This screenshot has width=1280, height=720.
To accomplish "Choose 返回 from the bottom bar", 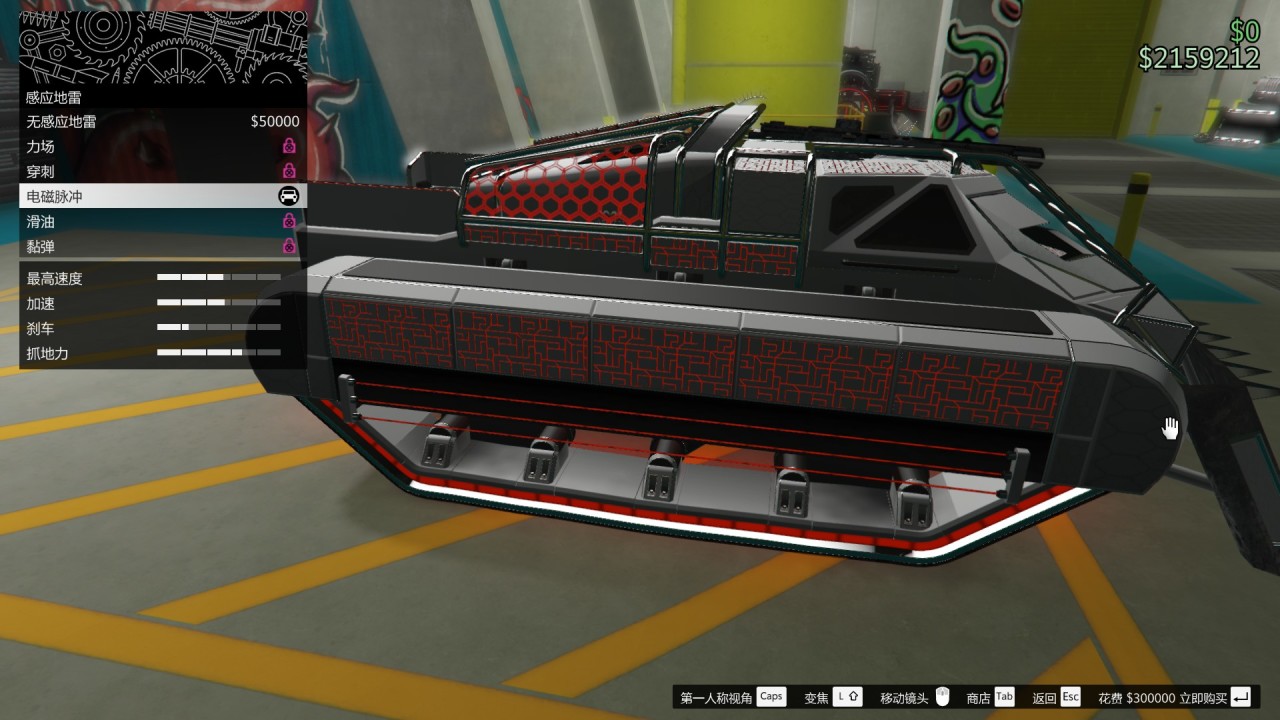I will (x=1043, y=697).
